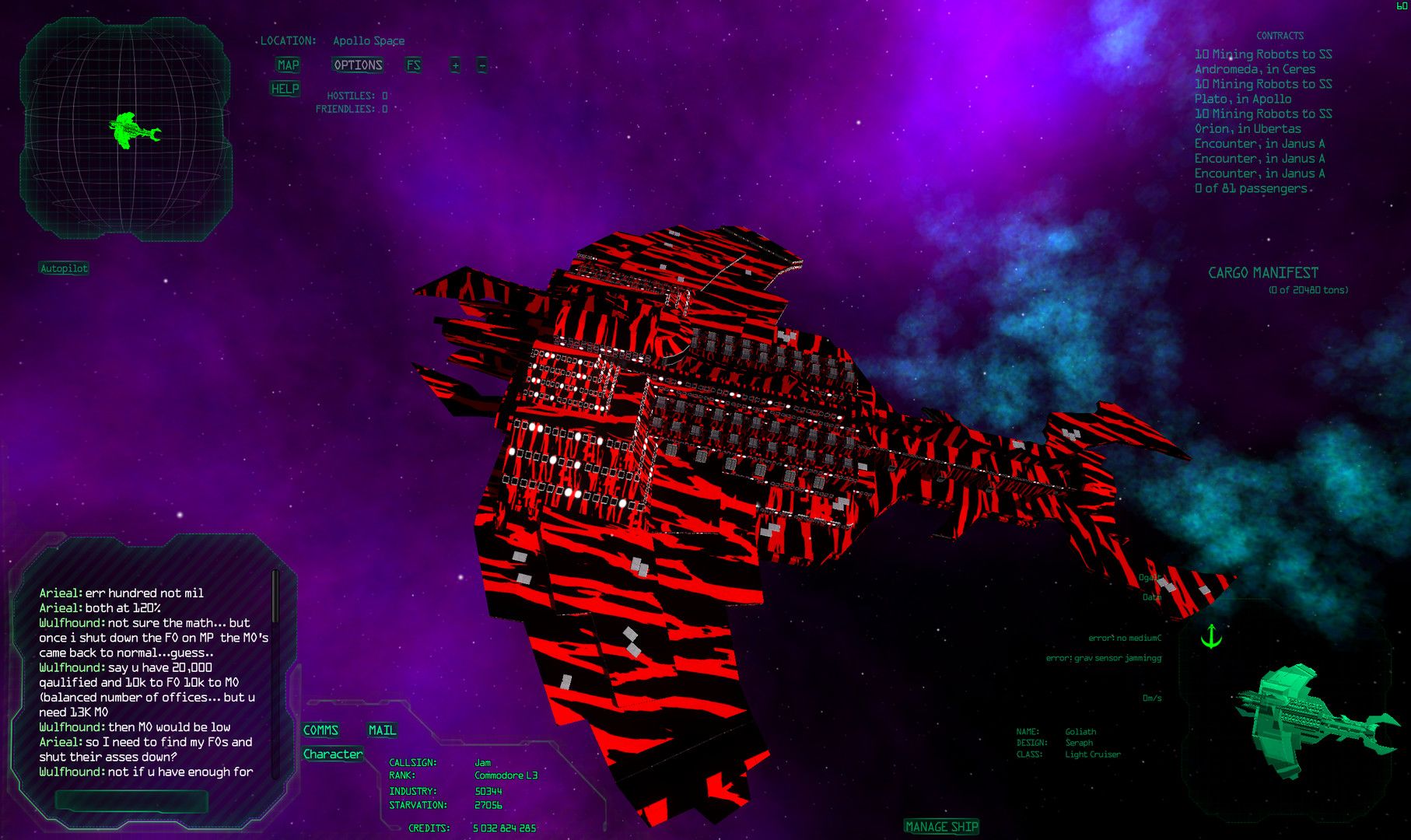Open the MAP screen
Screen dimensions: 1411x840
pyautogui.click(x=288, y=65)
